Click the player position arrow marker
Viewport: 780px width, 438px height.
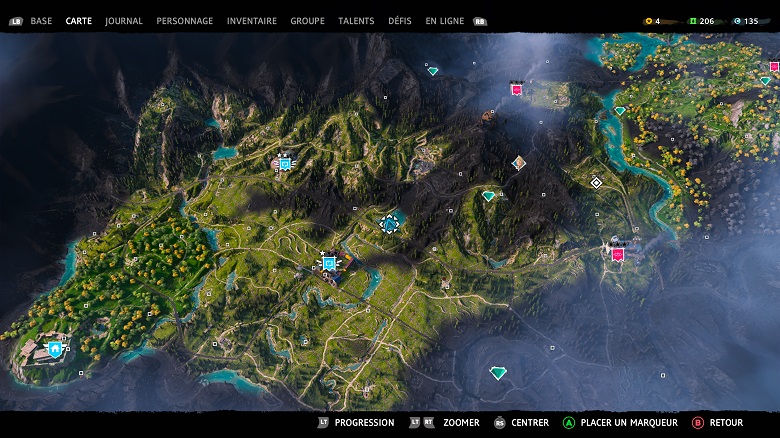390,224
